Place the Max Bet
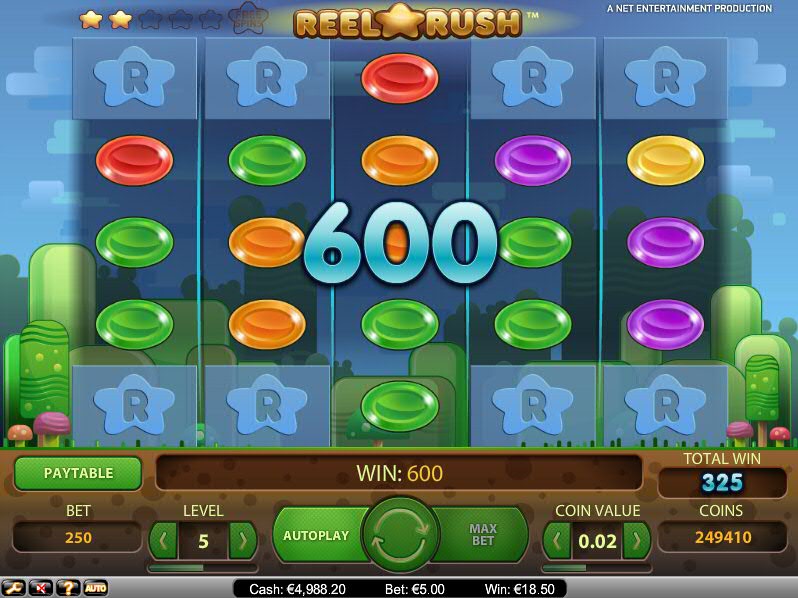The width and height of the screenshot is (798, 598). [x=484, y=535]
